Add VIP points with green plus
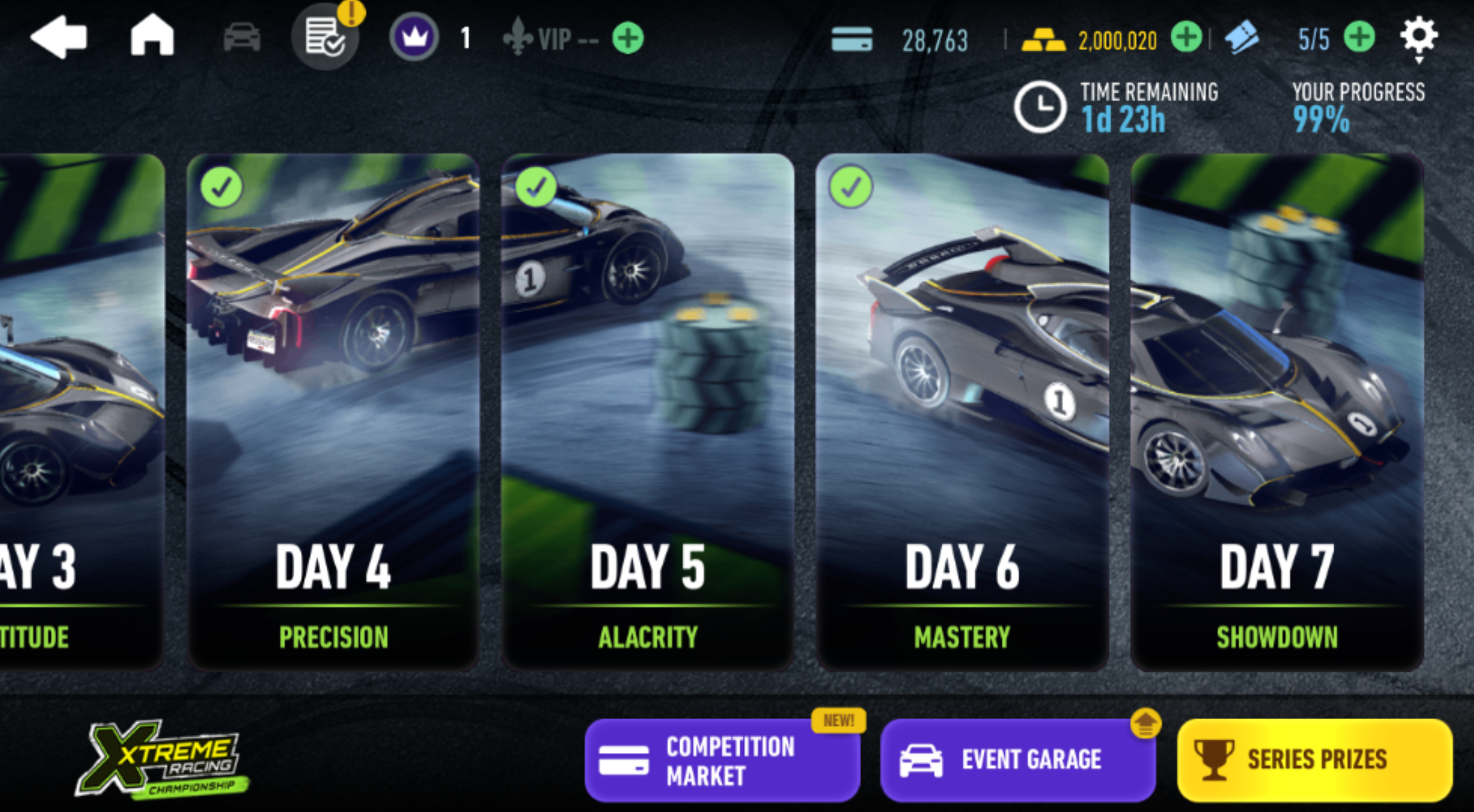Image resolution: width=1474 pixels, height=812 pixels. 628,39
